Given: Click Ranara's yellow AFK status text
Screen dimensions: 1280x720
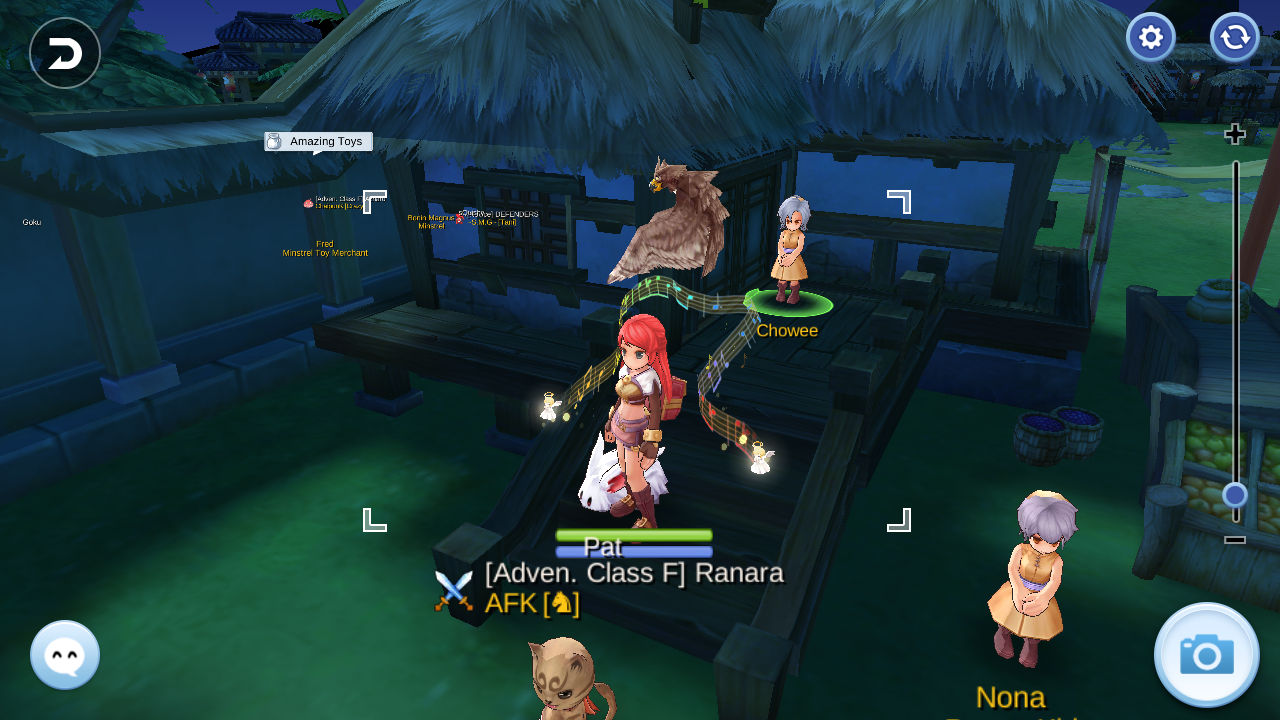Looking at the screenshot, I should click(x=511, y=602).
